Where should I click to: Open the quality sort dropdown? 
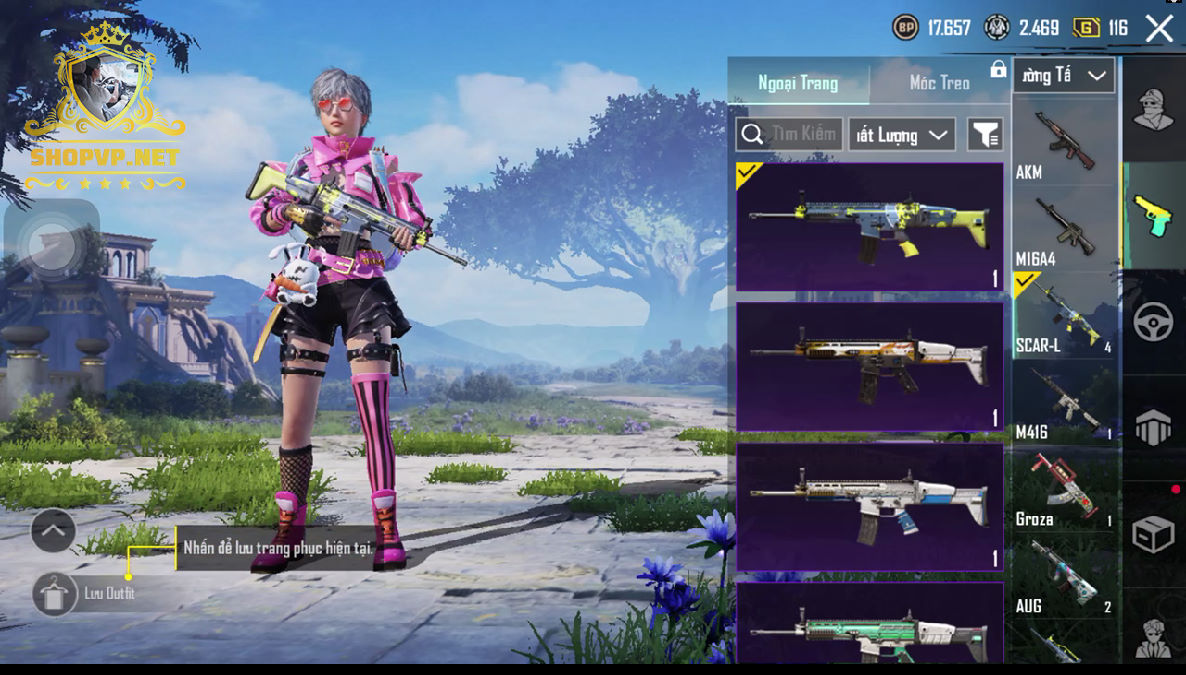(901, 134)
